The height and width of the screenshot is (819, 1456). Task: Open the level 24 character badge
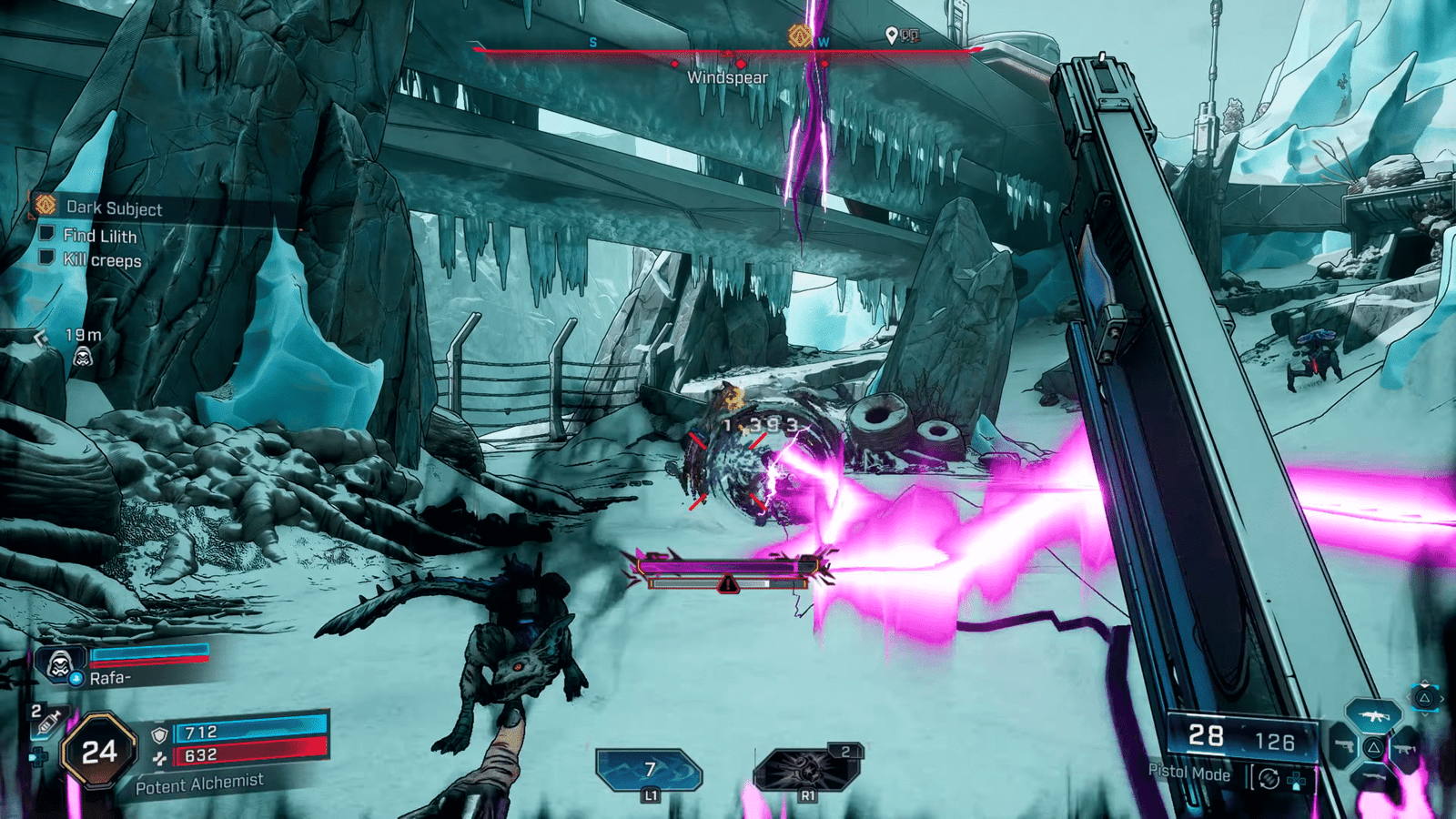pos(98,752)
